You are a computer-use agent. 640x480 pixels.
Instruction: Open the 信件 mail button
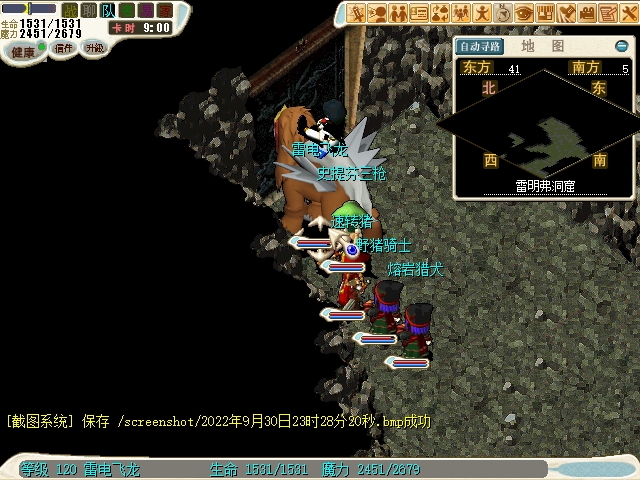(63, 48)
